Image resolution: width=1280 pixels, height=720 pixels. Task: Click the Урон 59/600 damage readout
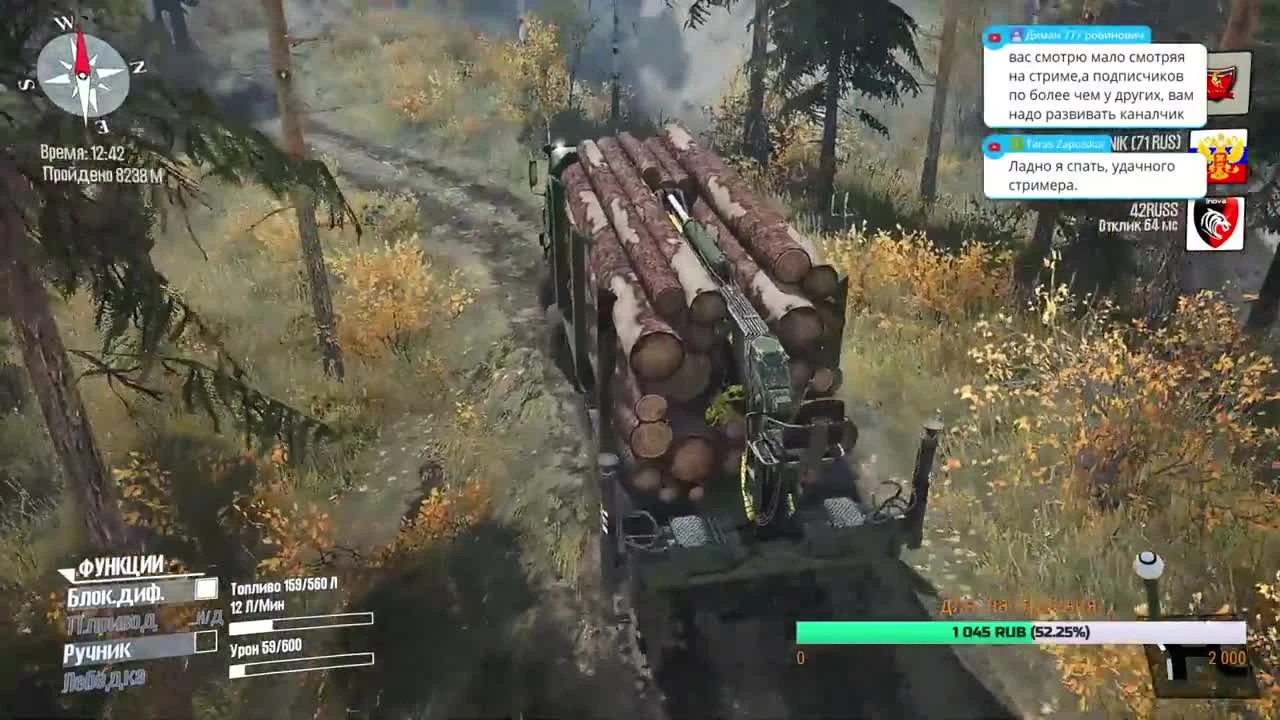[268, 647]
